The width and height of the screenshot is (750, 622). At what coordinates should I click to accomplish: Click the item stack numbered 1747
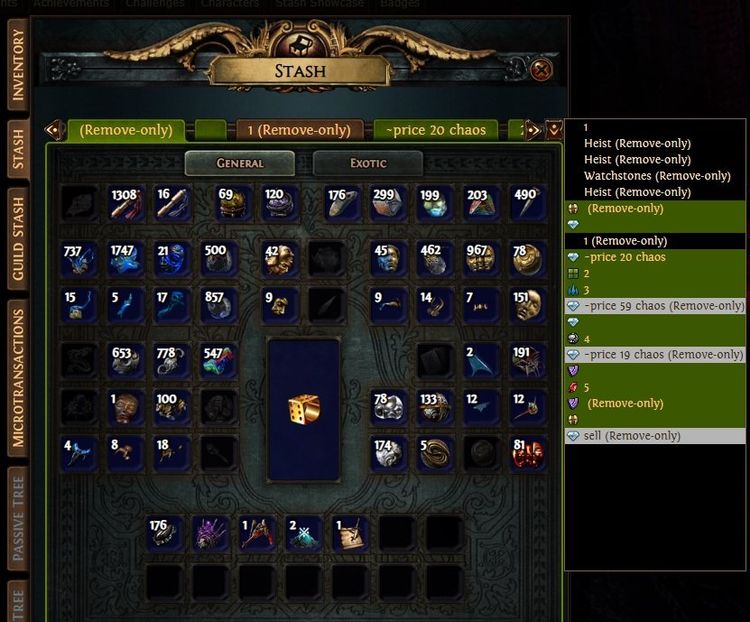pos(128,259)
